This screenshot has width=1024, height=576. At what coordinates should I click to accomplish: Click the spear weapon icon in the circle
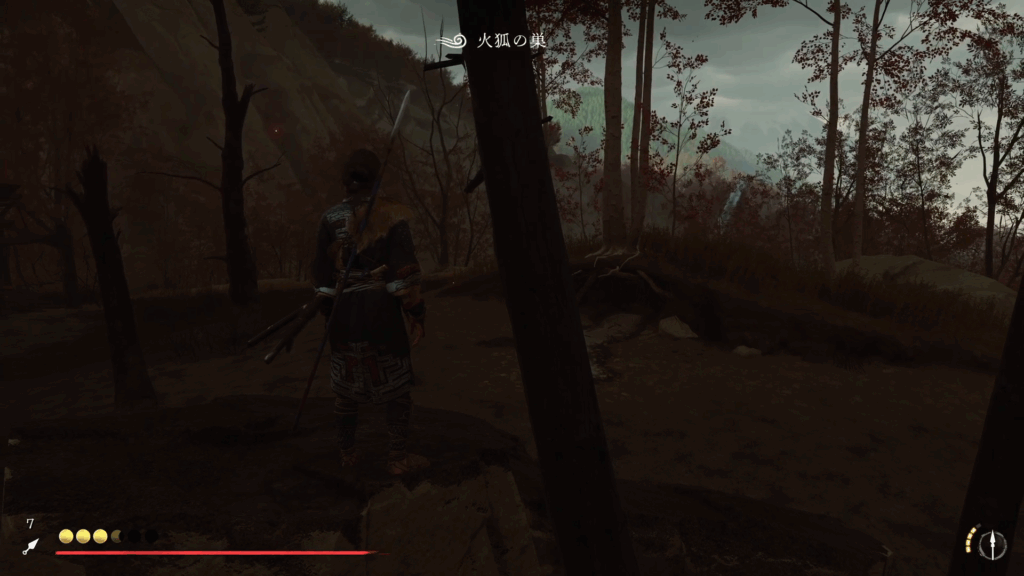[992, 543]
